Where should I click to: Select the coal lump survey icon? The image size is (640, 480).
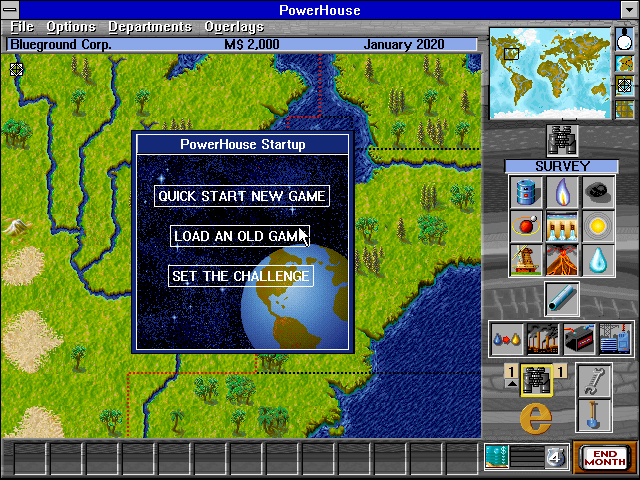click(x=597, y=192)
